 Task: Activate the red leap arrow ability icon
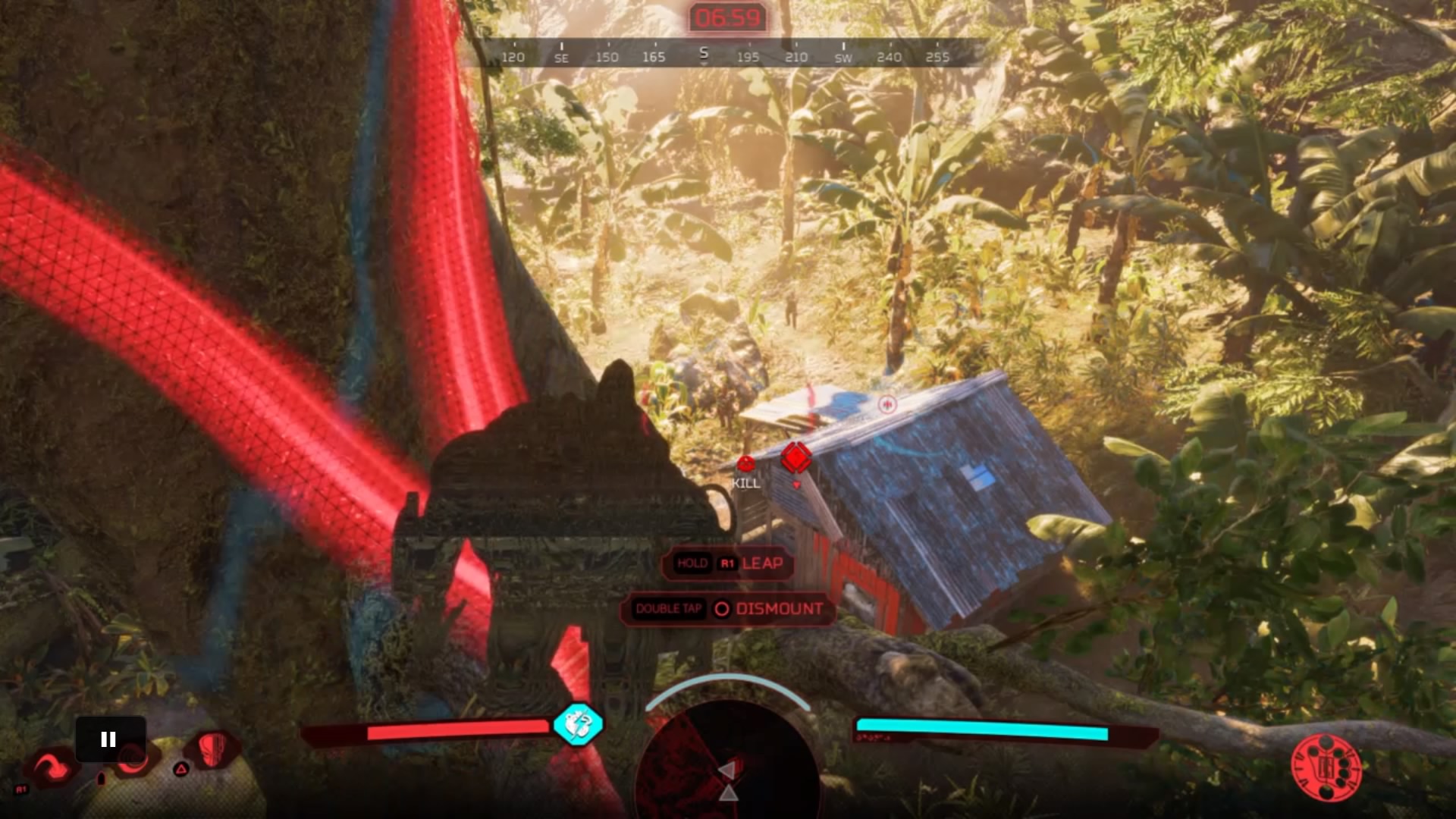click(51, 767)
